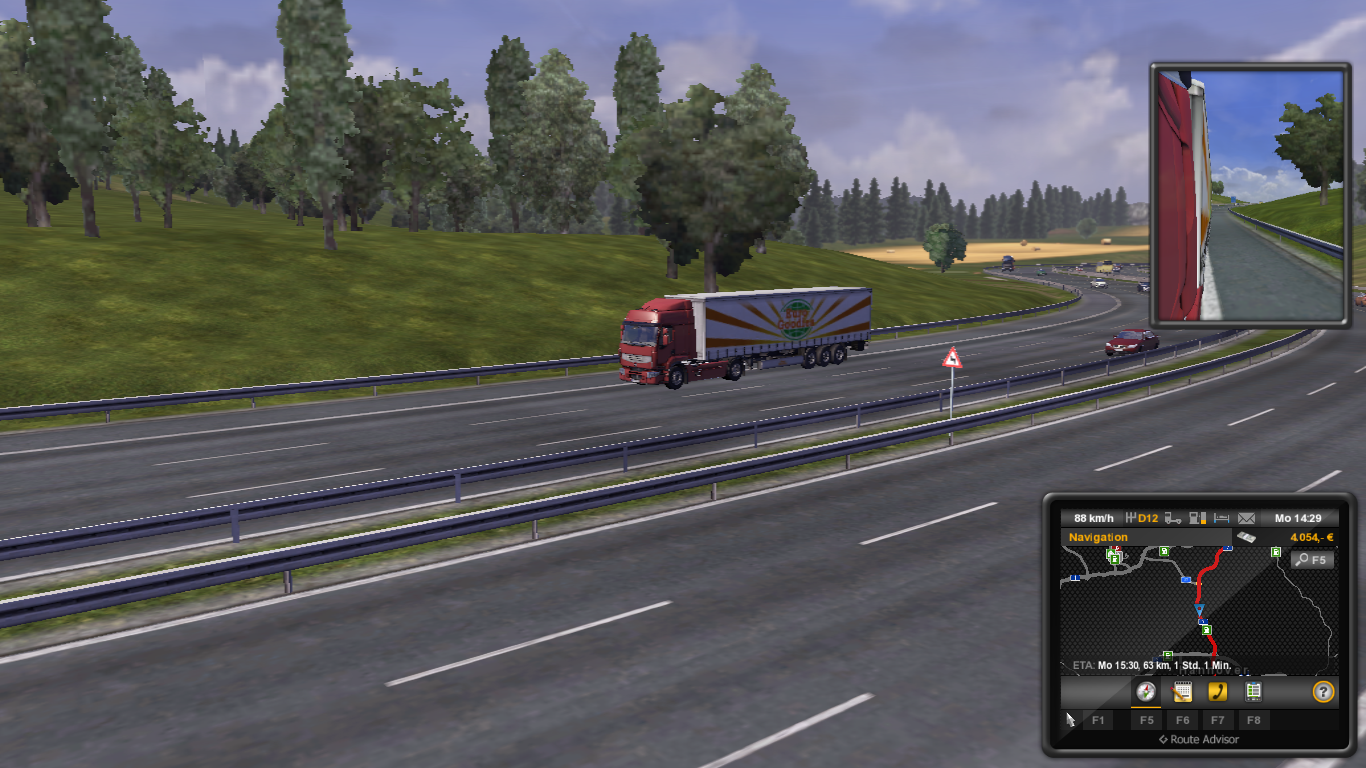This screenshot has height=768, width=1366.
Task: Open the job info notepad tab
Action: click(1182, 691)
